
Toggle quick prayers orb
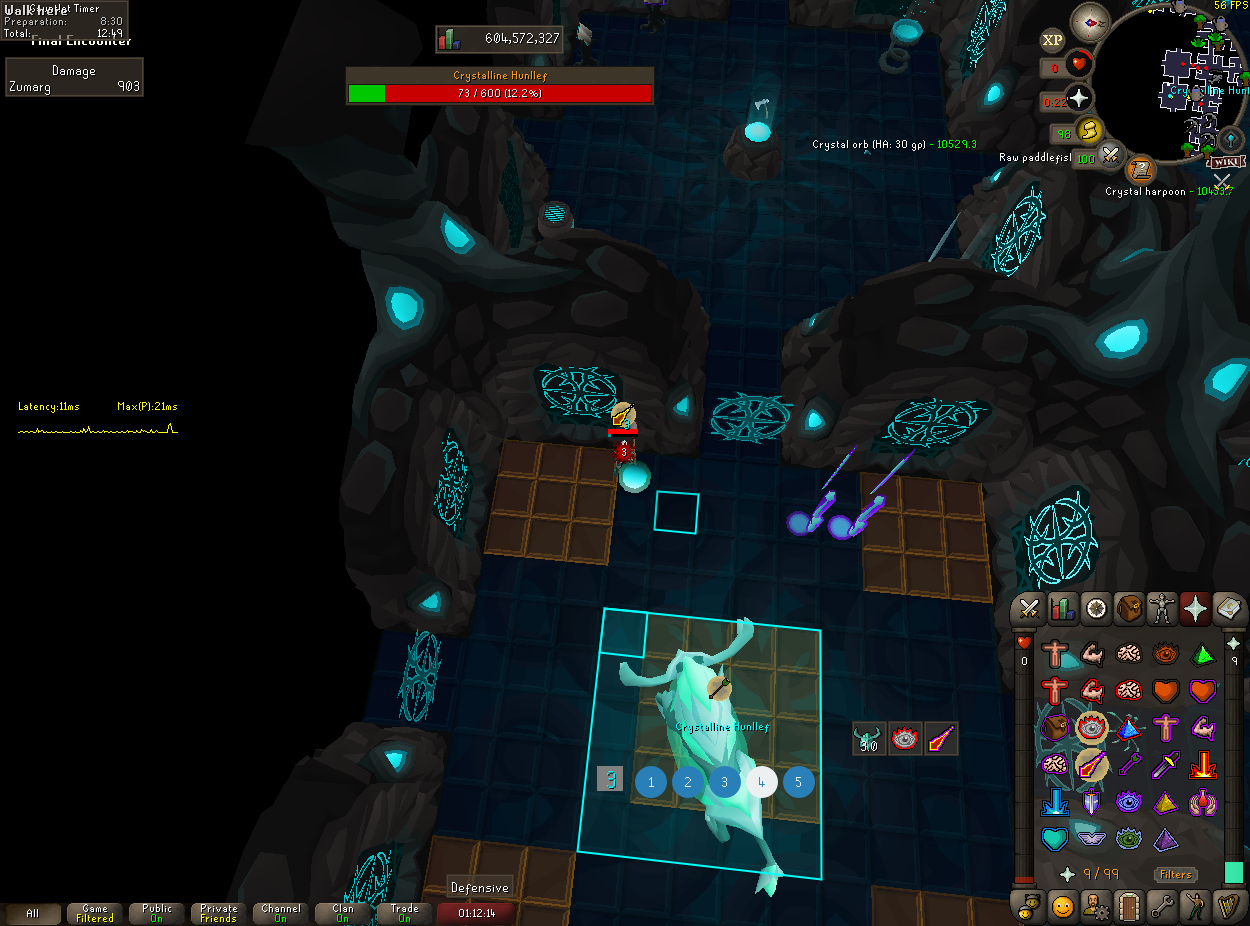(1080, 99)
